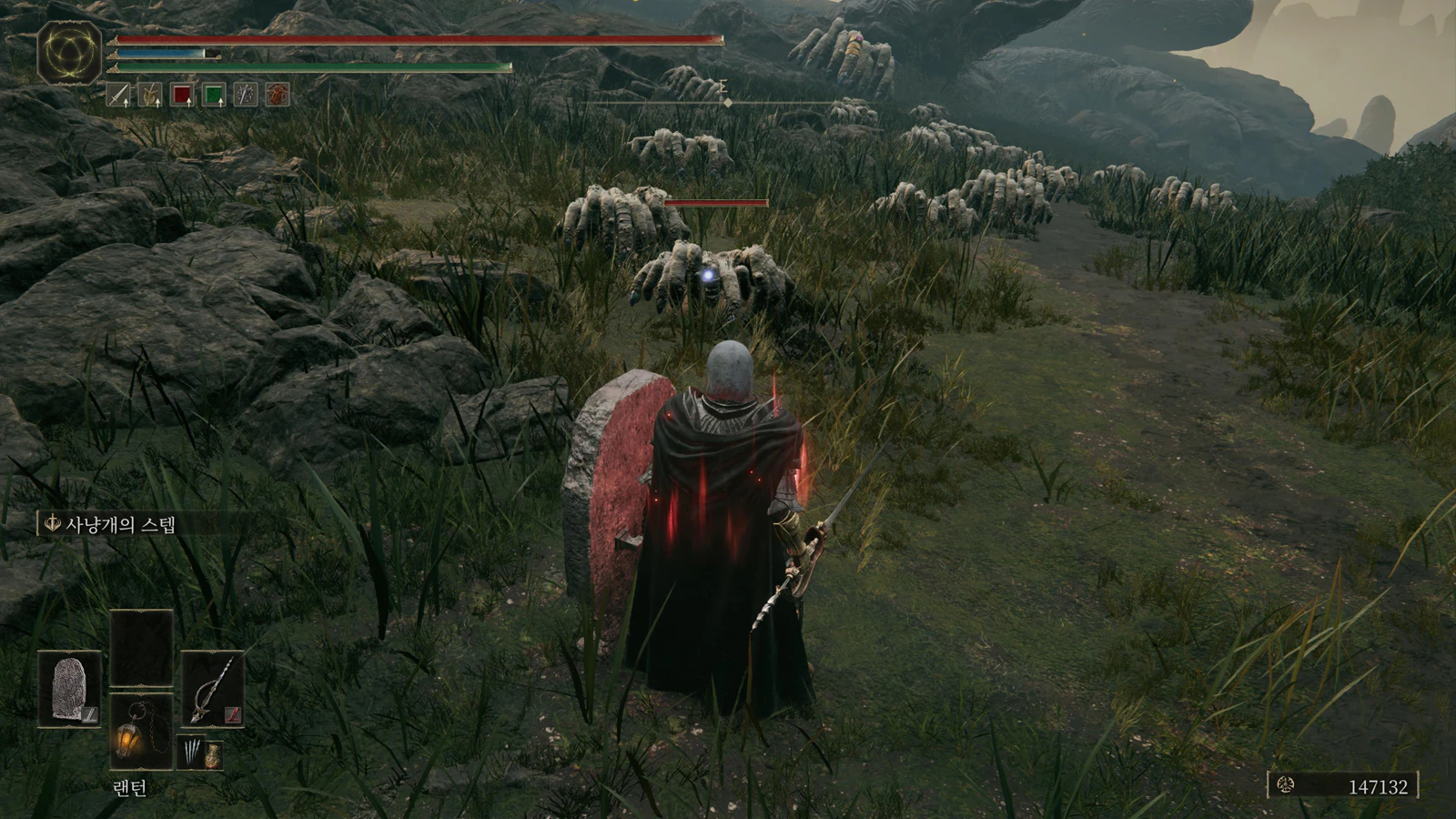Select the stone greatshield left-hand slot
This screenshot has width=1456, height=819.
(x=69, y=689)
